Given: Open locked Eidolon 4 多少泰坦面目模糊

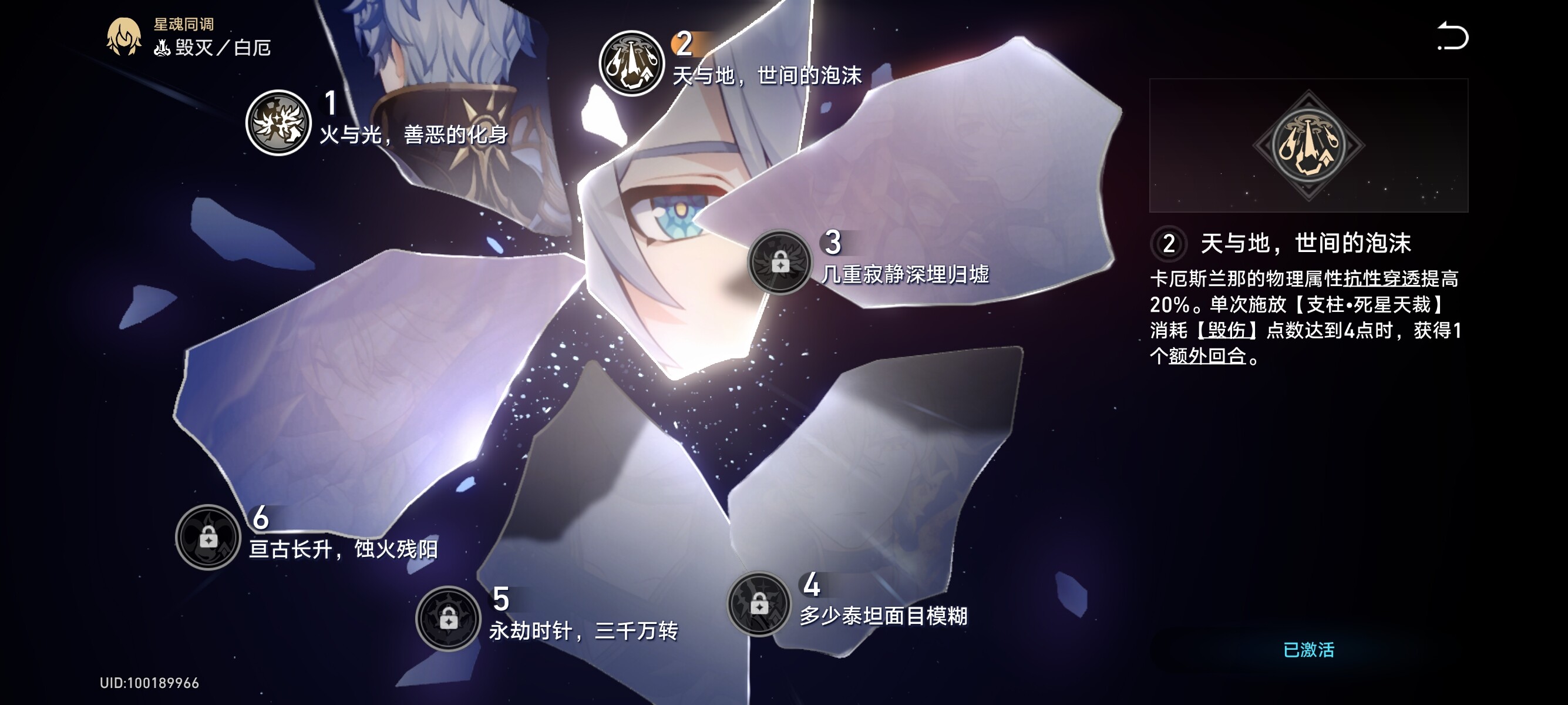Looking at the screenshot, I should [758, 605].
